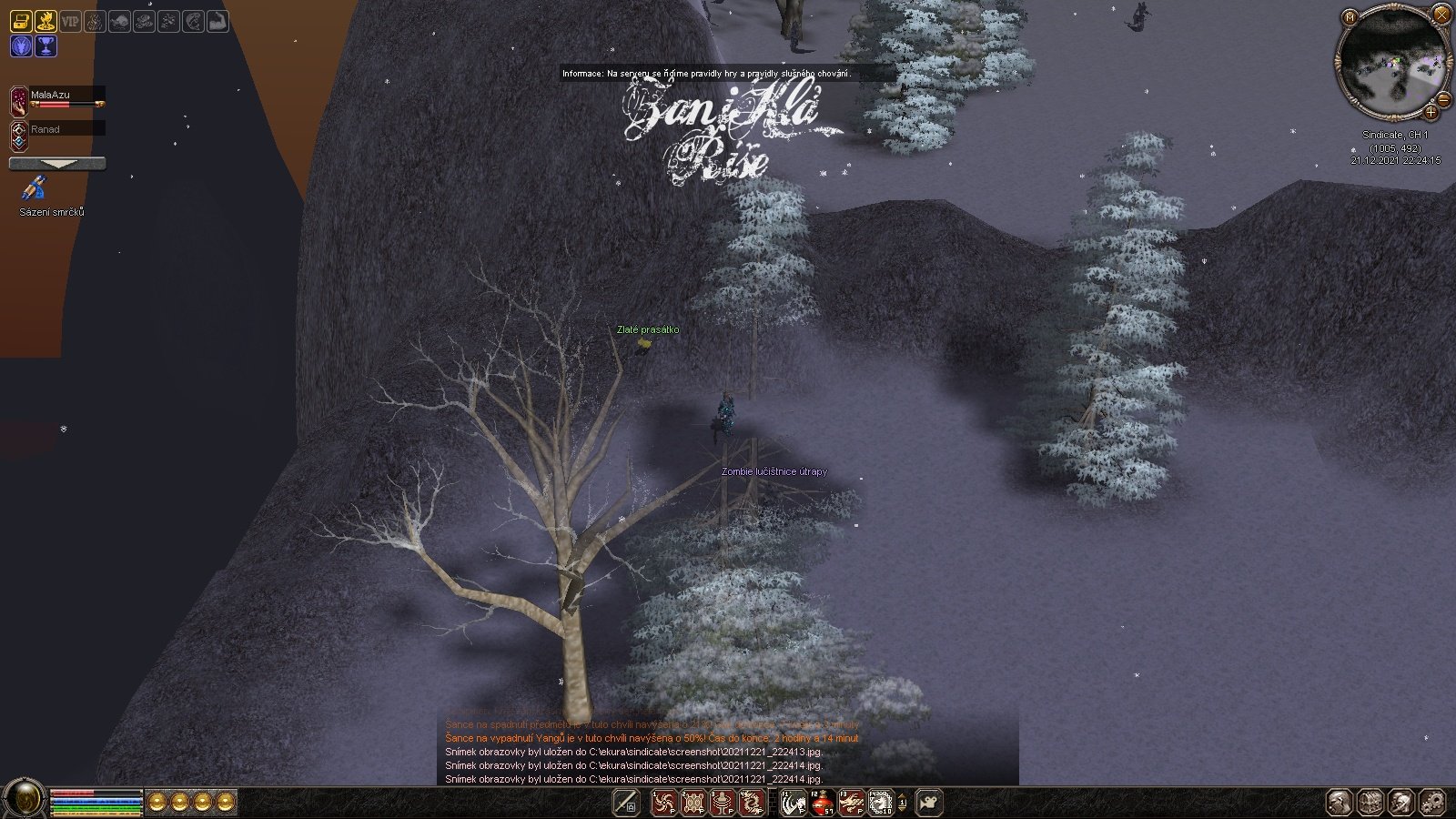Viewport: 1456px width, 819px height.
Task: Use the red potion in slot F2
Action: pos(822,803)
